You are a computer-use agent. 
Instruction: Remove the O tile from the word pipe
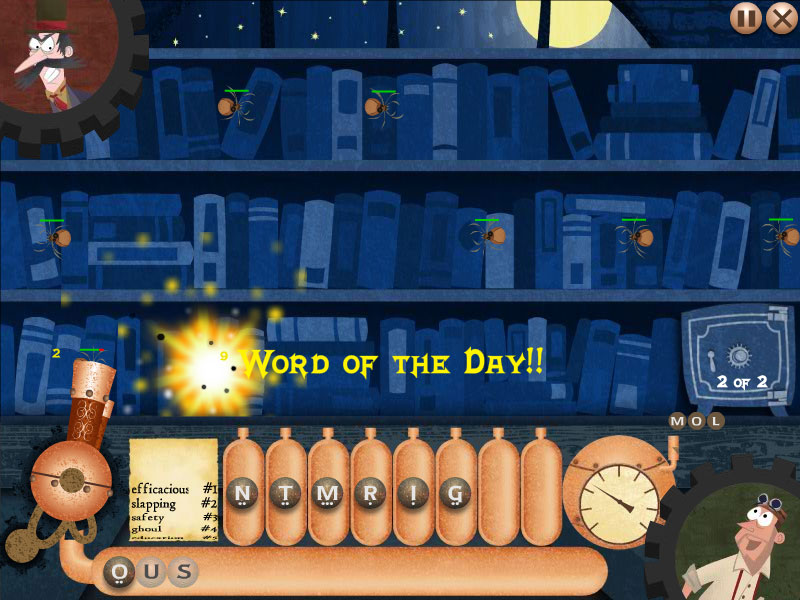coord(122,572)
